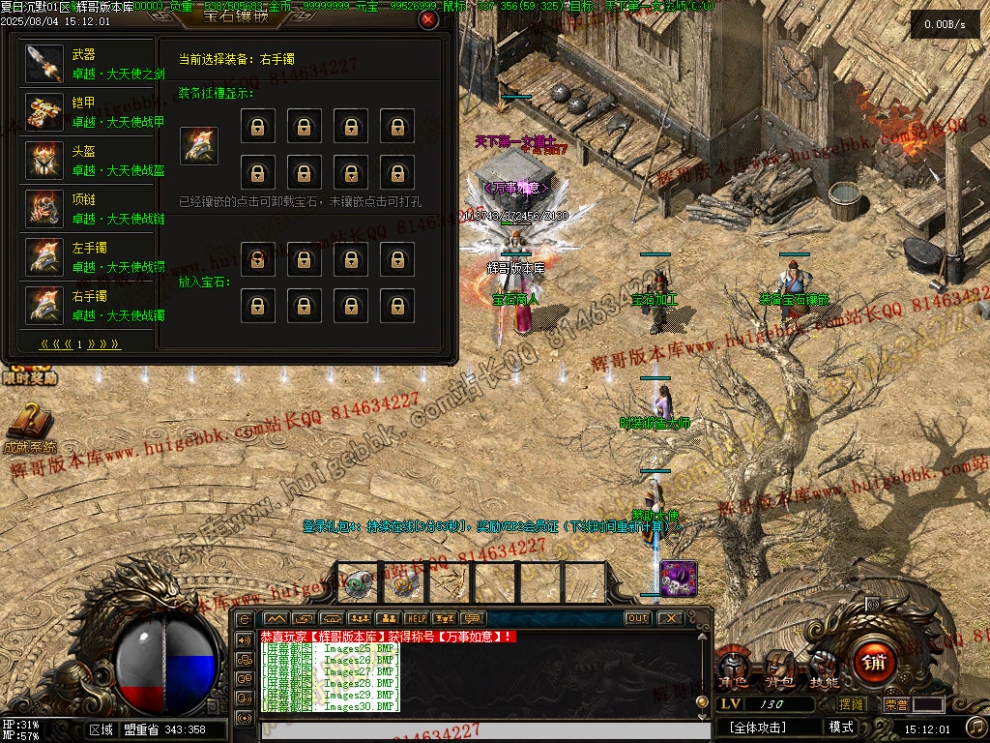Click the HELP button on chat toolbar
Viewport: 990px width, 743px height.
(416, 618)
